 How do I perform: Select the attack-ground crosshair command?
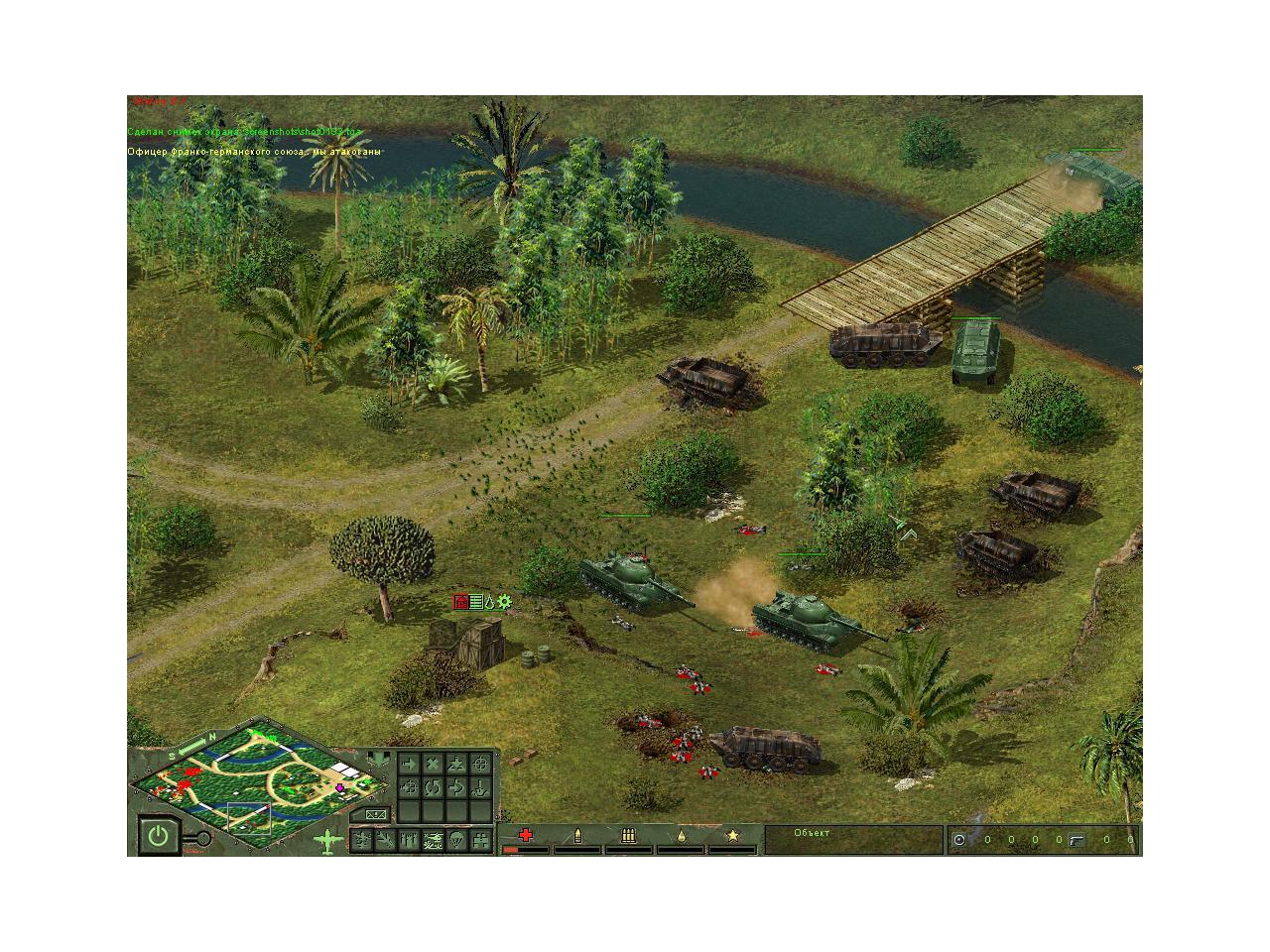coord(480,763)
